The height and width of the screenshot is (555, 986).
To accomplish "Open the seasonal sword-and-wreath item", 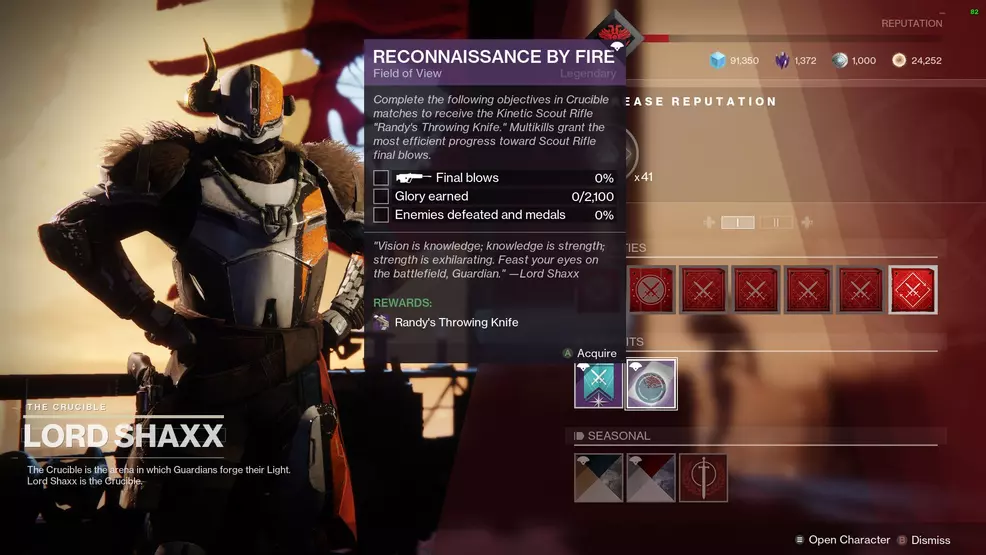I will [703, 478].
